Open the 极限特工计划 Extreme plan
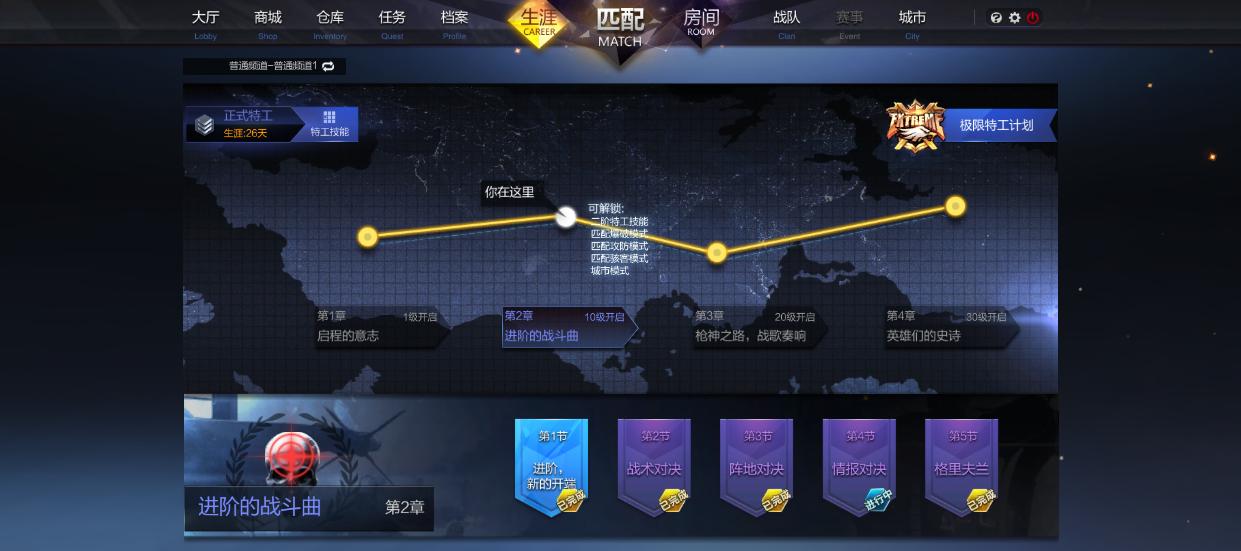This screenshot has width=1241, height=551. click(995, 125)
